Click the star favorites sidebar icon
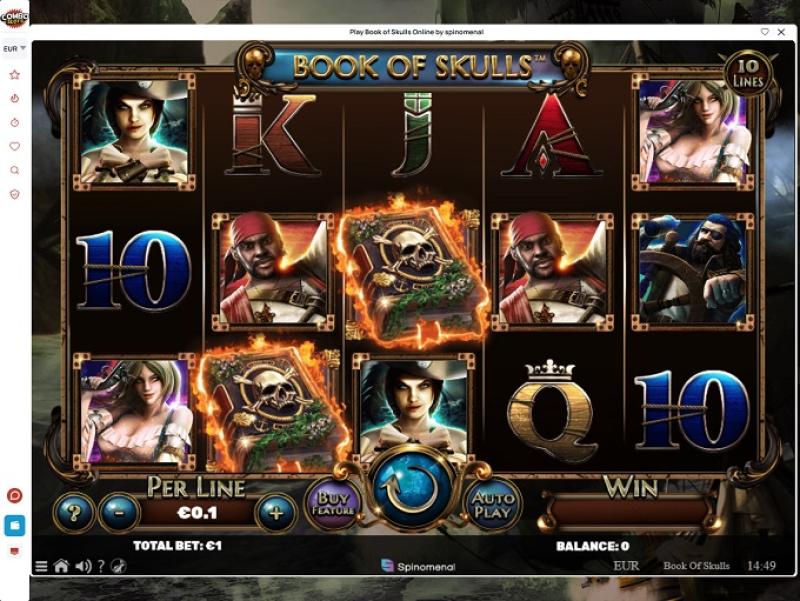The height and width of the screenshot is (601, 800). tap(15, 74)
